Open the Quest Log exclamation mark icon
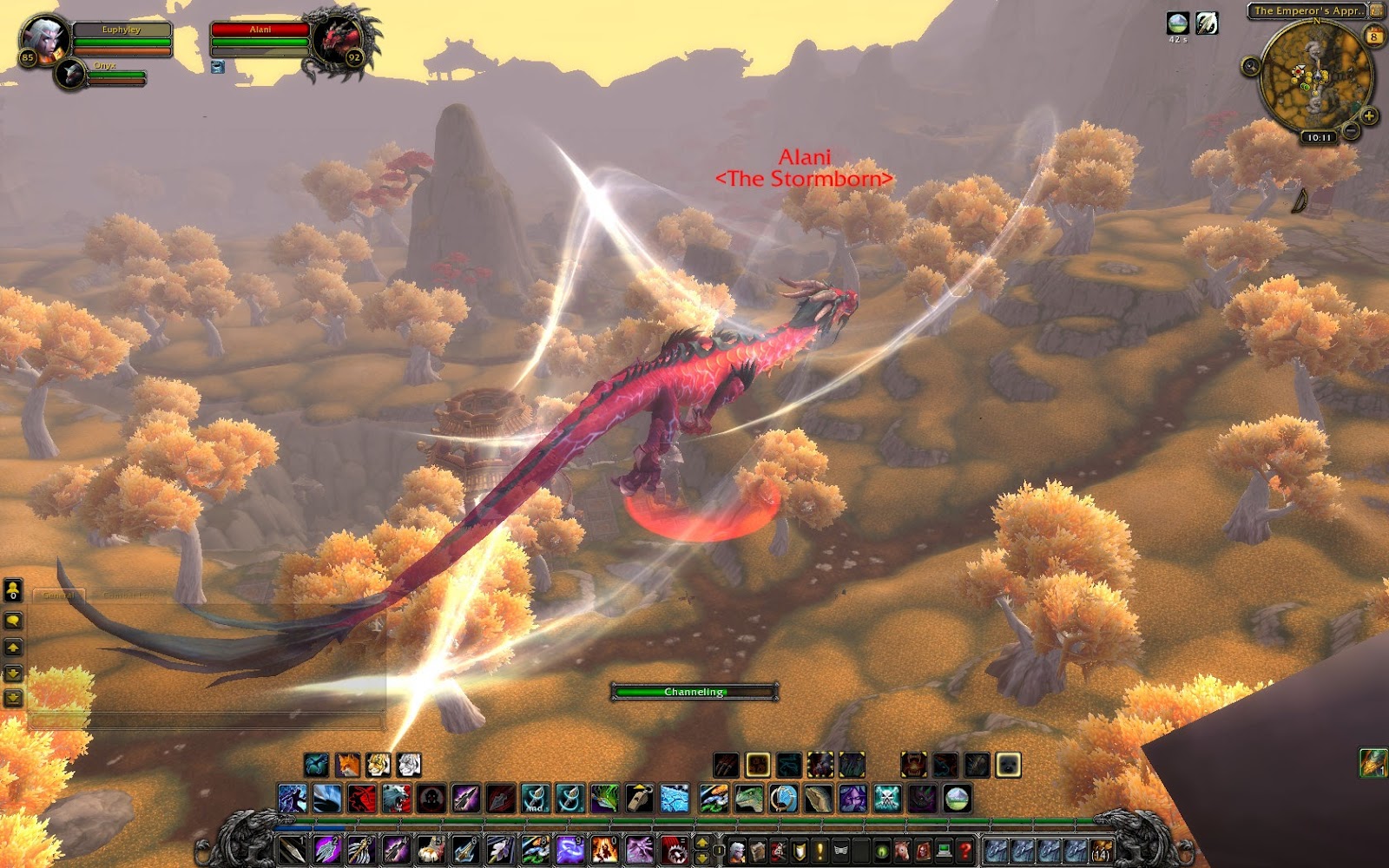Viewport: 1389px width, 868px height. point(821,850)
